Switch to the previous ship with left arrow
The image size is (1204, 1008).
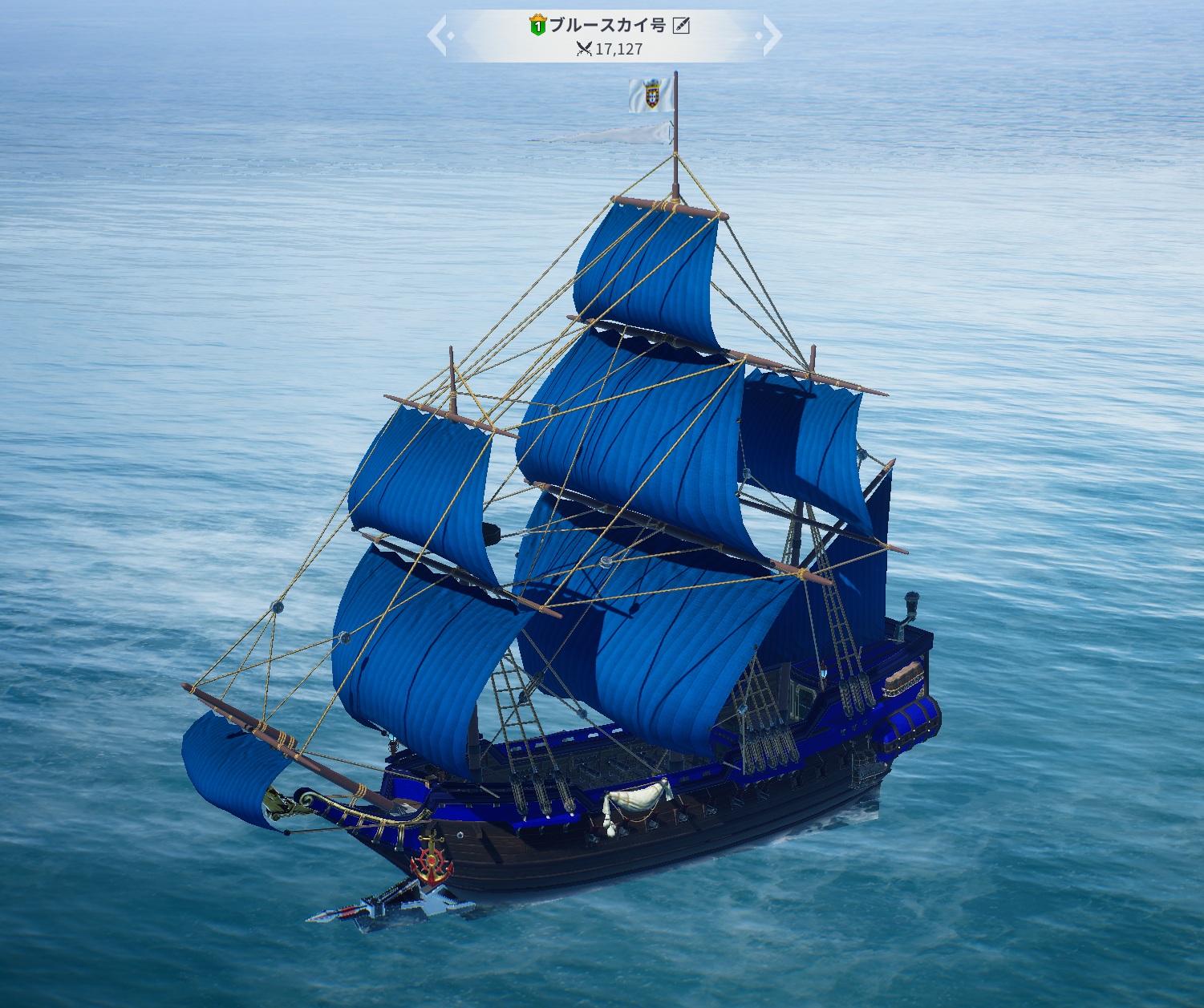tap(437, 36)
